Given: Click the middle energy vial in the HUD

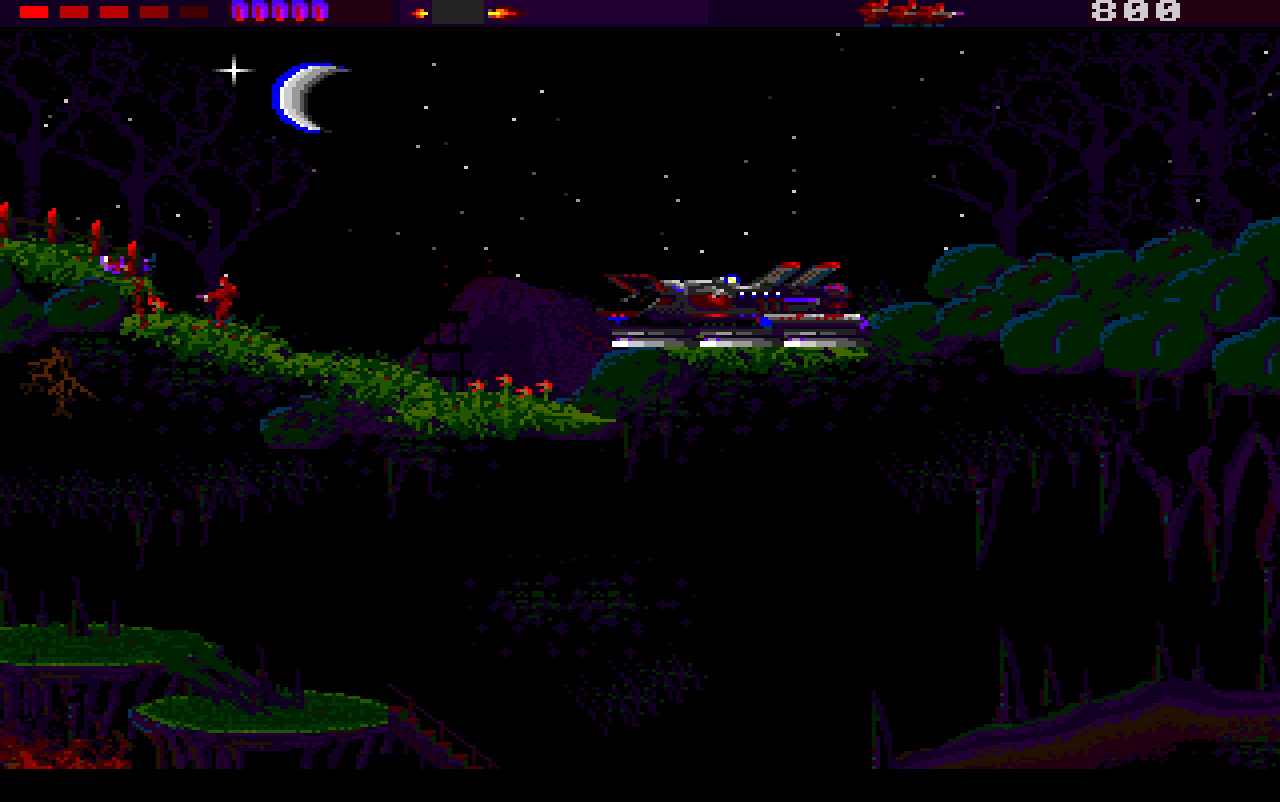Looking at the screenshot, I should (x=279, y=12).
